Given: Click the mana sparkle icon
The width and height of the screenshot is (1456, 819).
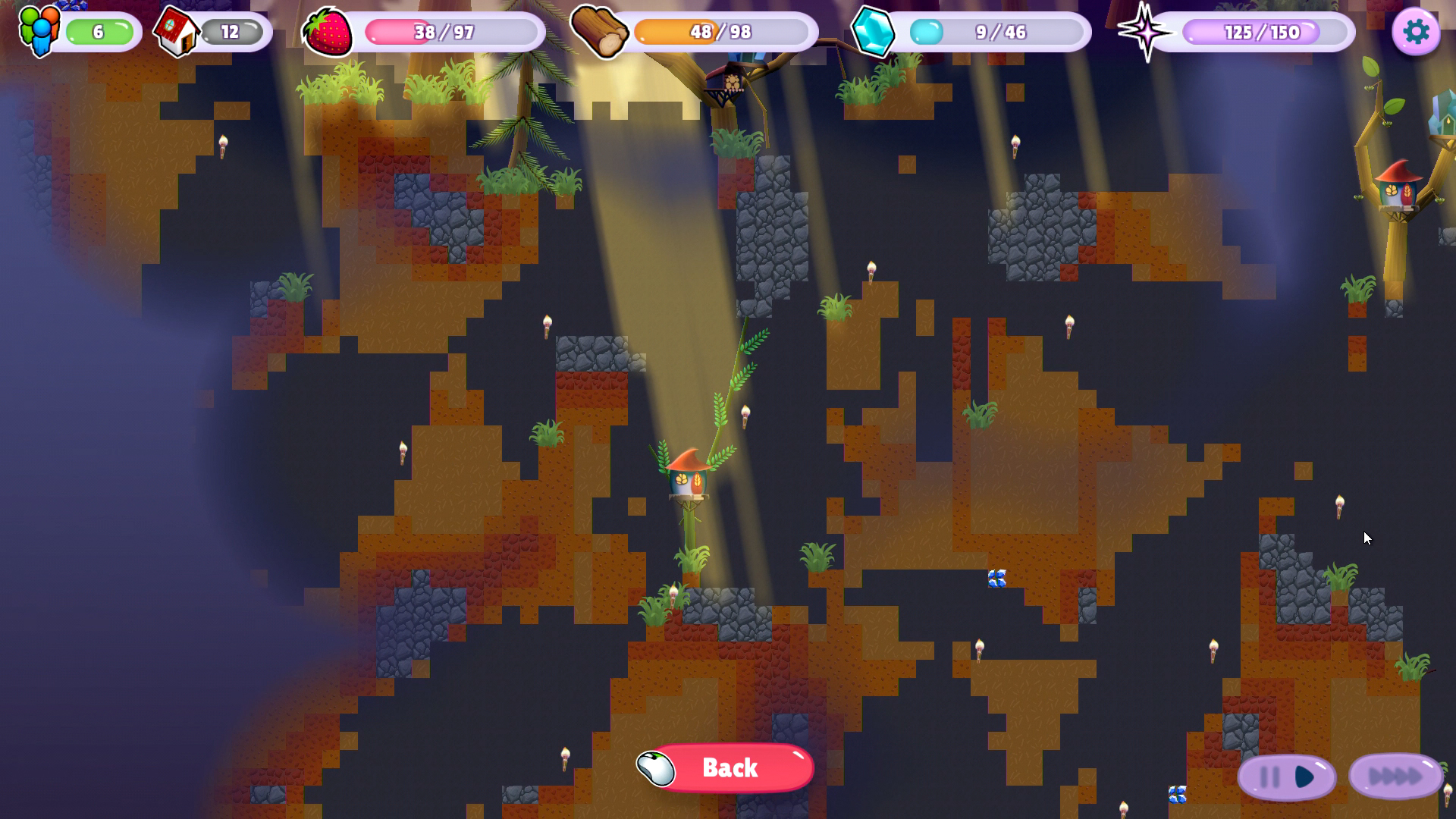Looking at the screenshot, I should coord(1145,32).
